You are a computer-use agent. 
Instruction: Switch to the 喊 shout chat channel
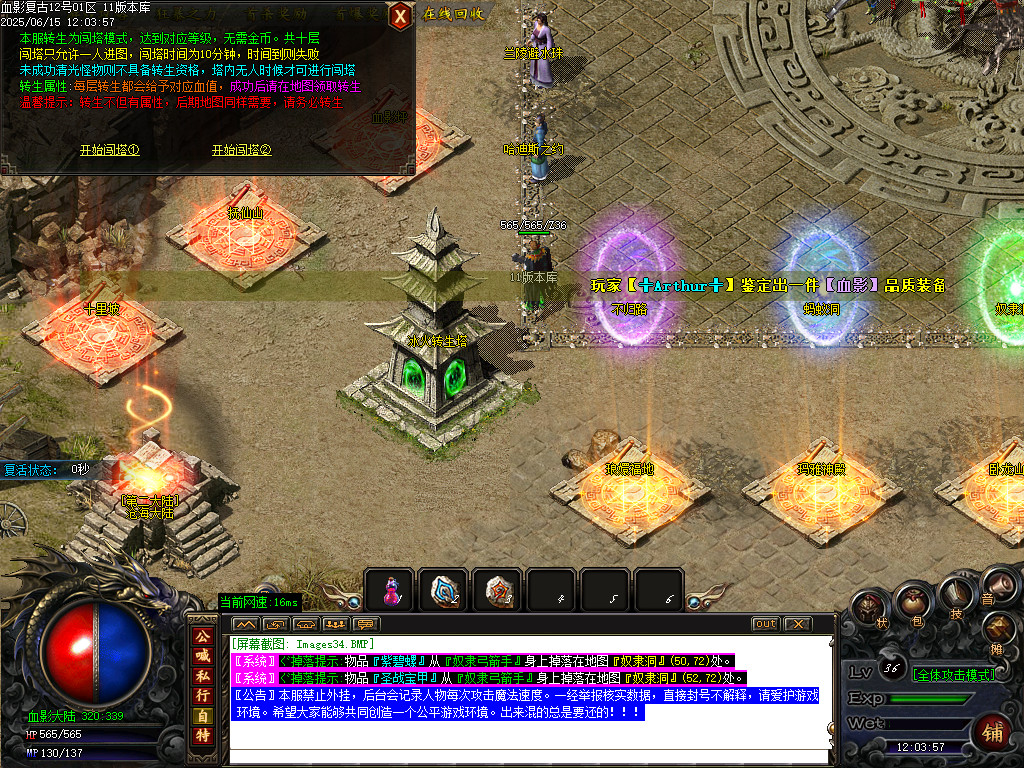[202, 655]
